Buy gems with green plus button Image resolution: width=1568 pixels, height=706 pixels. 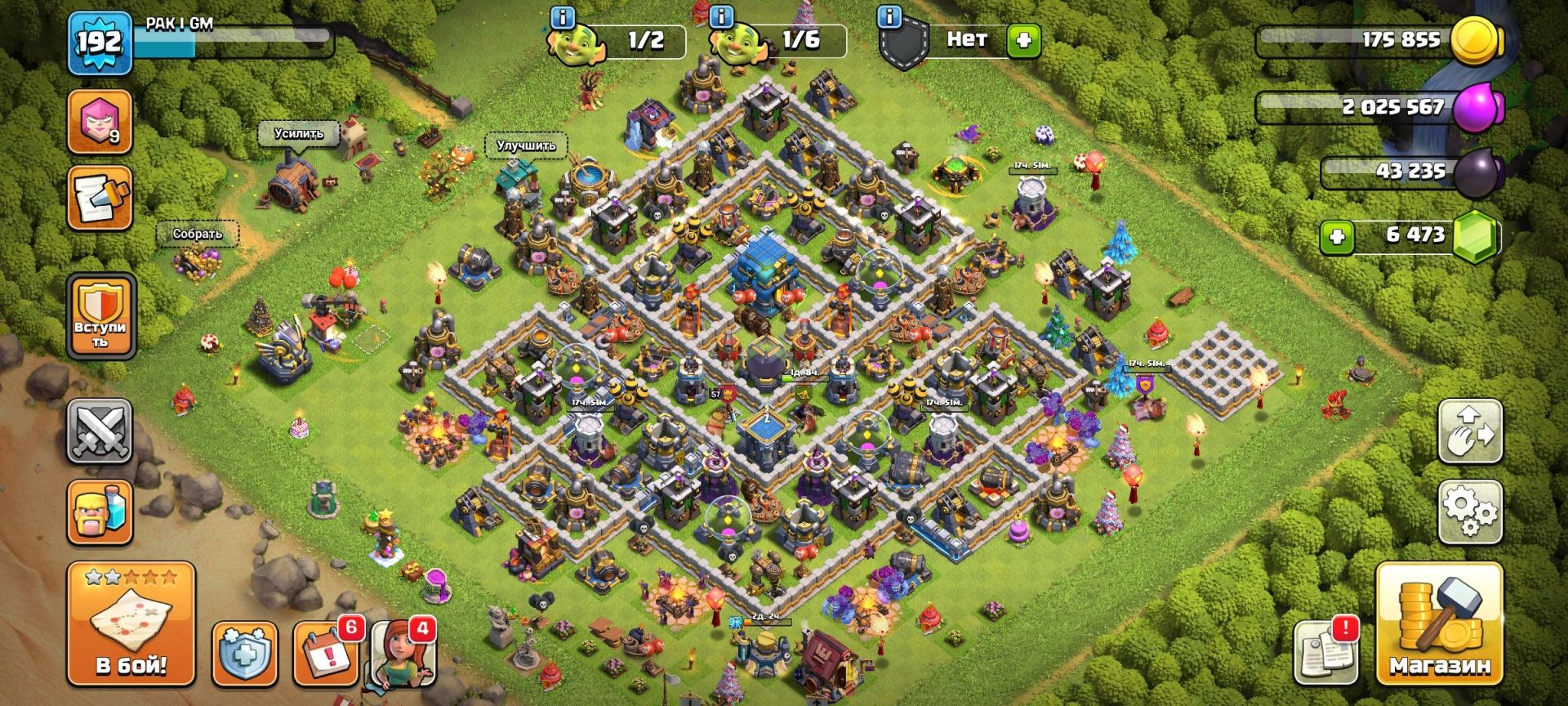pyautogui.click(x=1337, y=237)
